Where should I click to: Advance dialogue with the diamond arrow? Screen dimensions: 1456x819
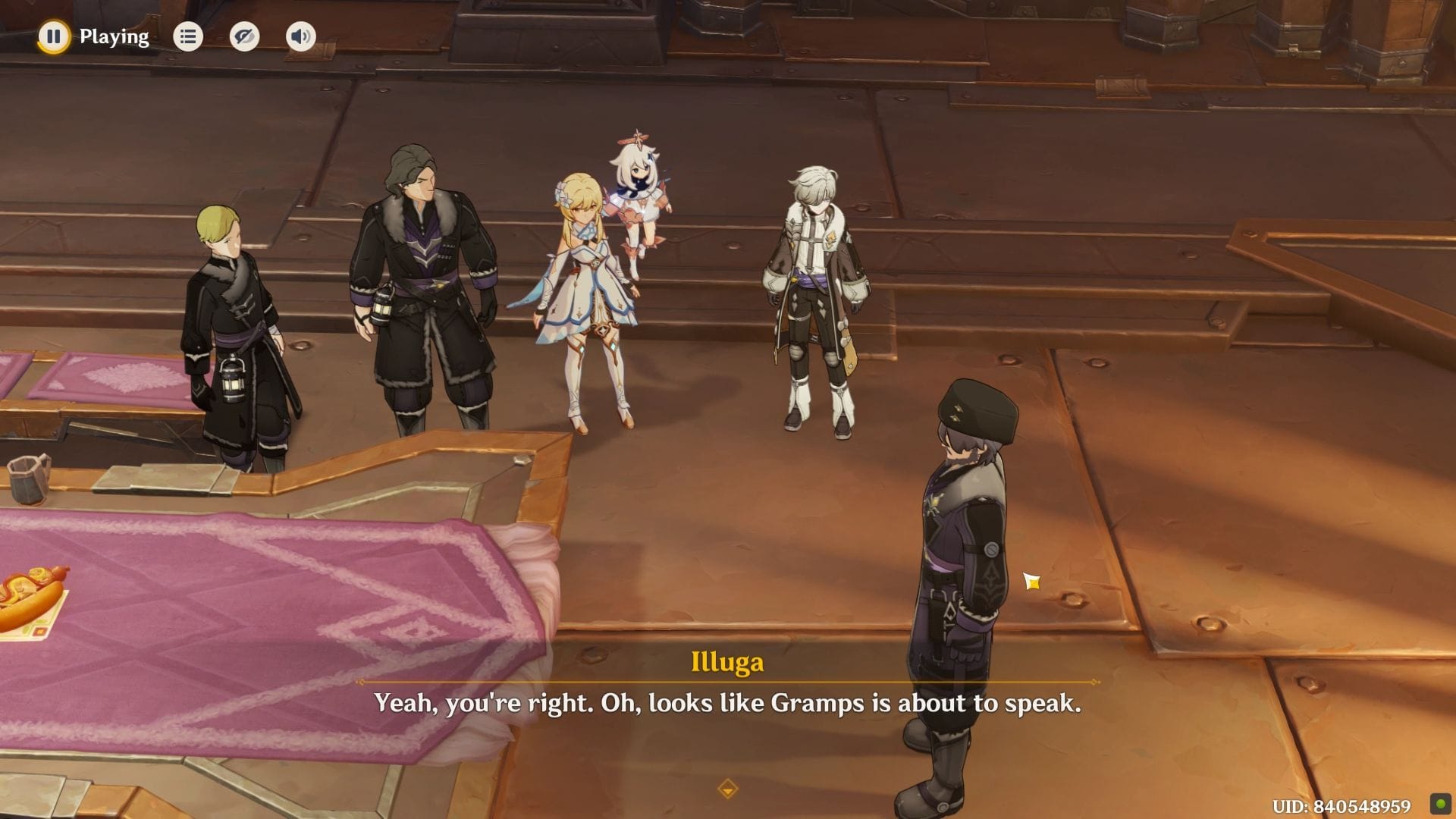click(x=727, y=789)
